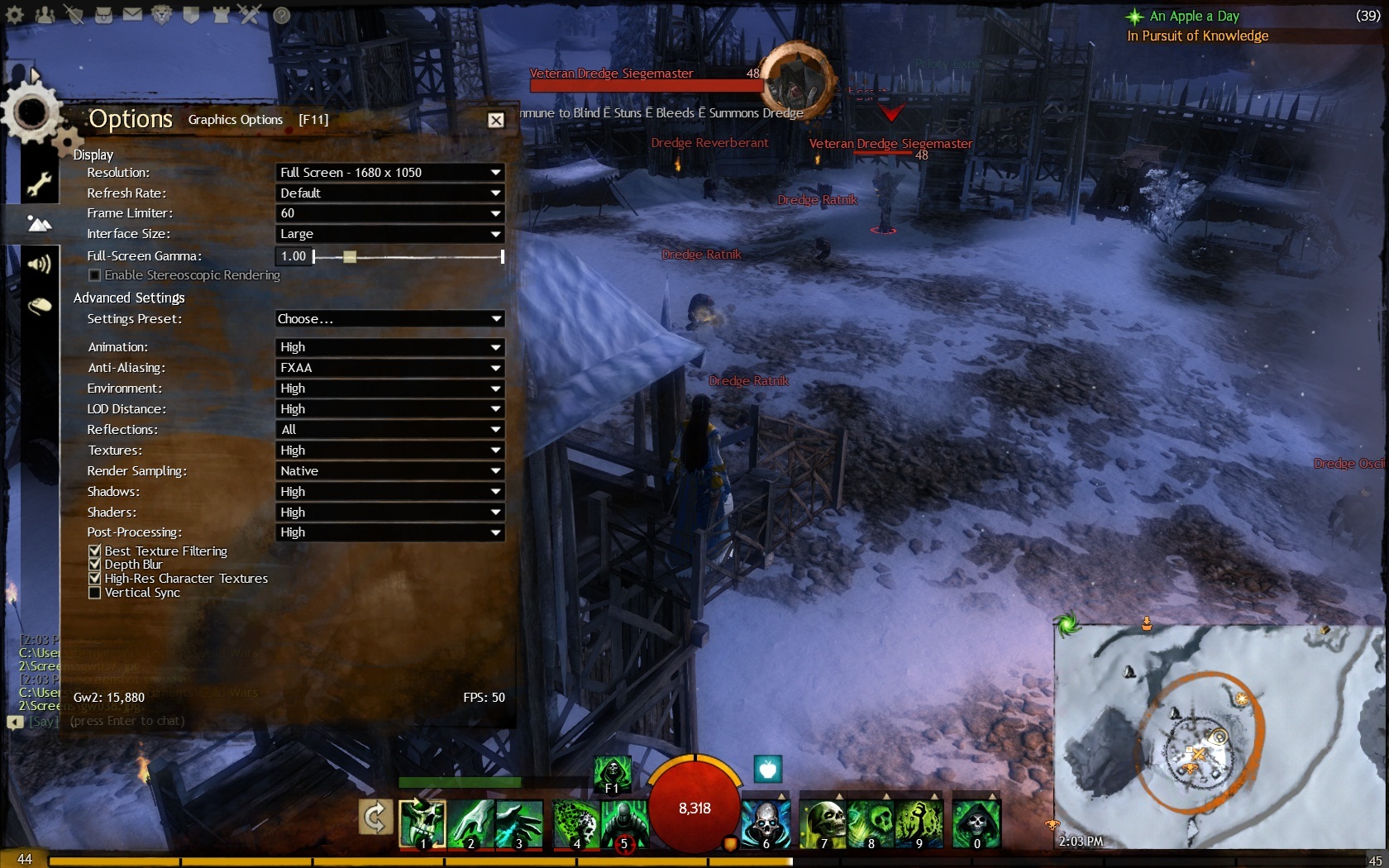This screenshot has width=1389, height=868.
Task: Click the minimap
Action: tap(1215, 736)
